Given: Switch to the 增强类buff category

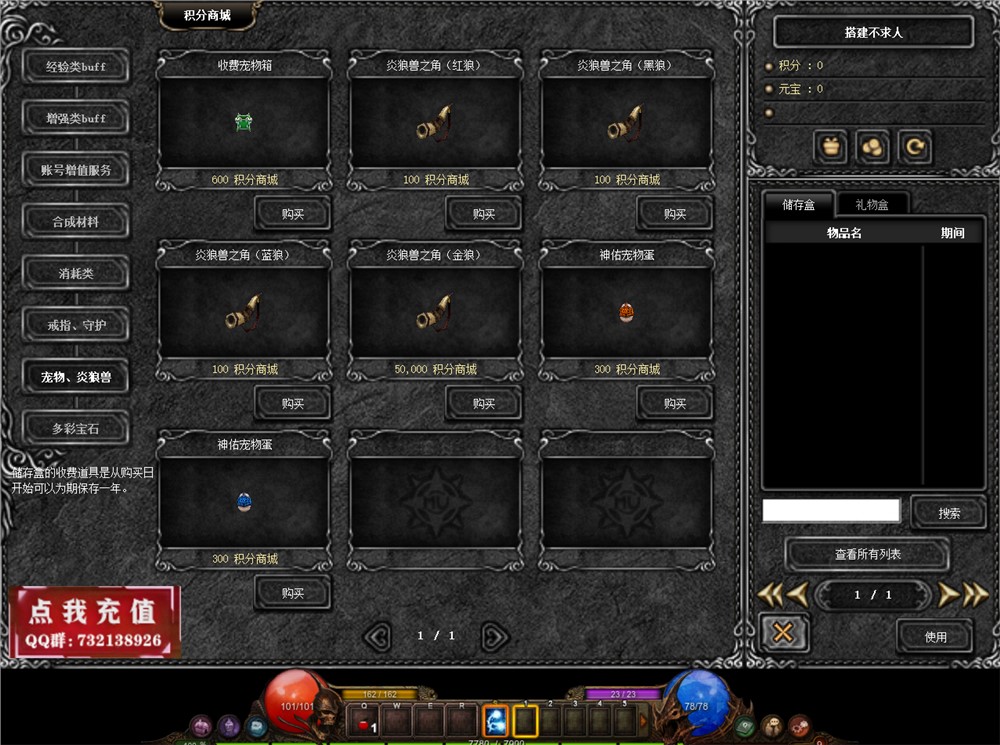Looking at the screenshot, I should [76, 118].
